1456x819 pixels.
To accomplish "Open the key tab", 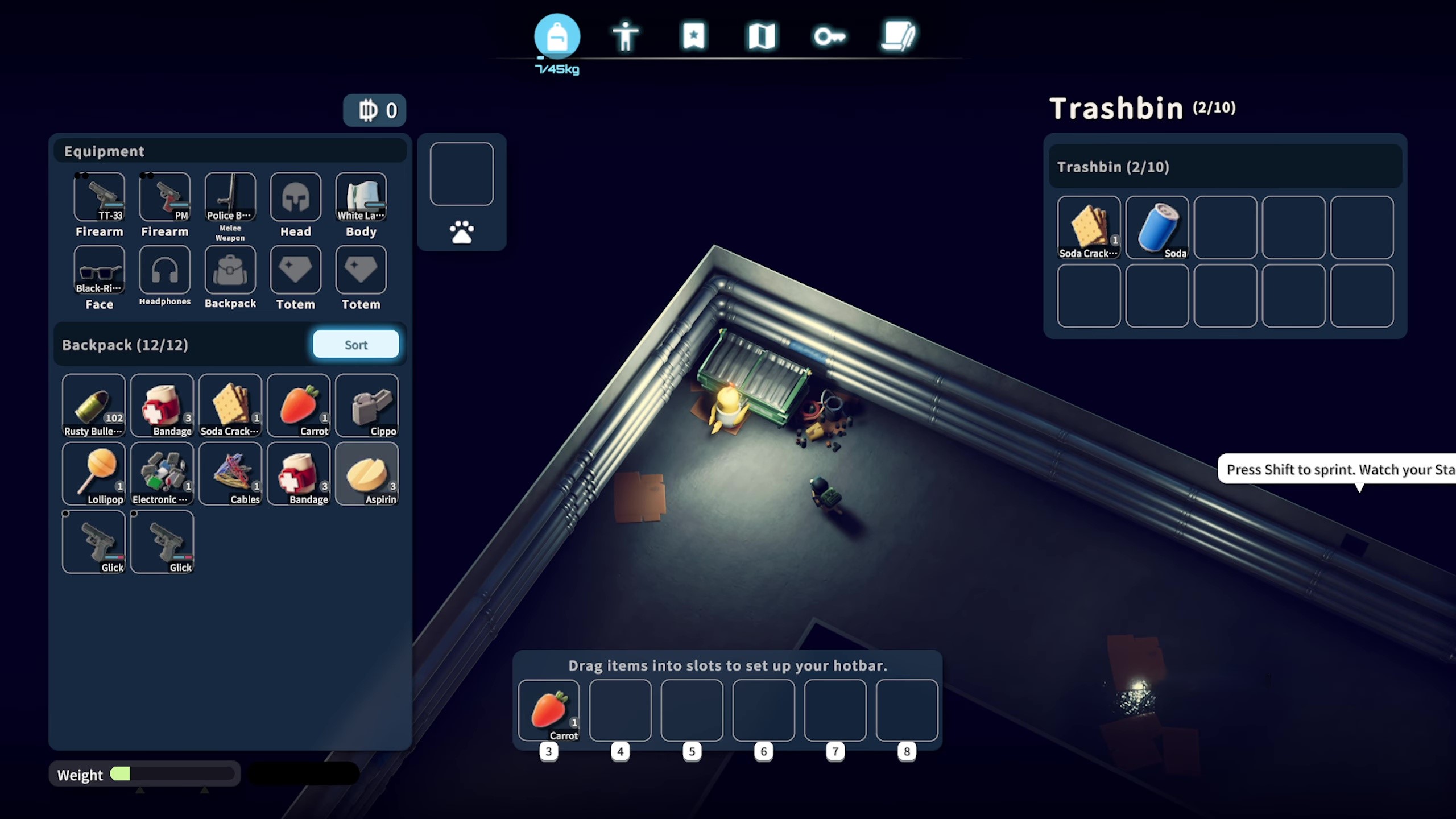I will pos(830,36).
